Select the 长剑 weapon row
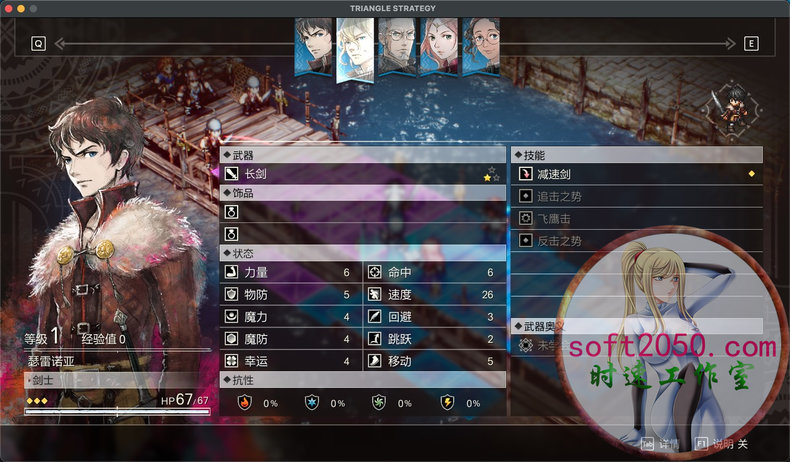790x462 pixels. click(x=362, y=174)
